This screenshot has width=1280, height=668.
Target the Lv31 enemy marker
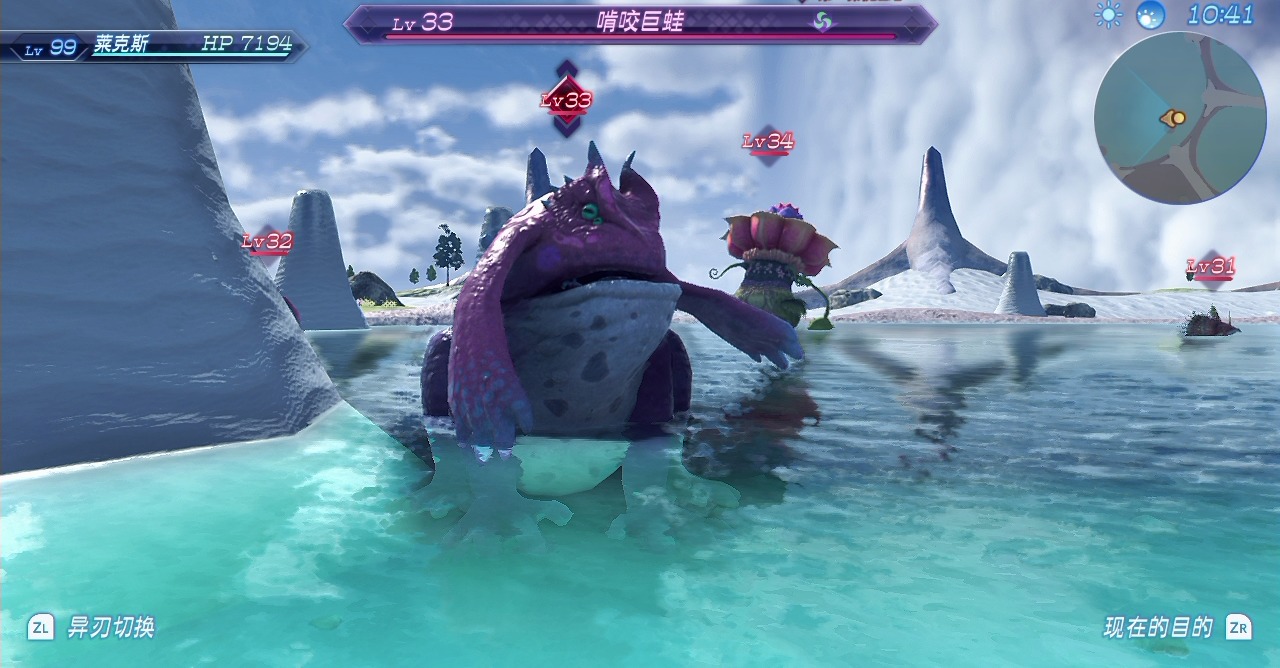click(x=1211, y=267)
